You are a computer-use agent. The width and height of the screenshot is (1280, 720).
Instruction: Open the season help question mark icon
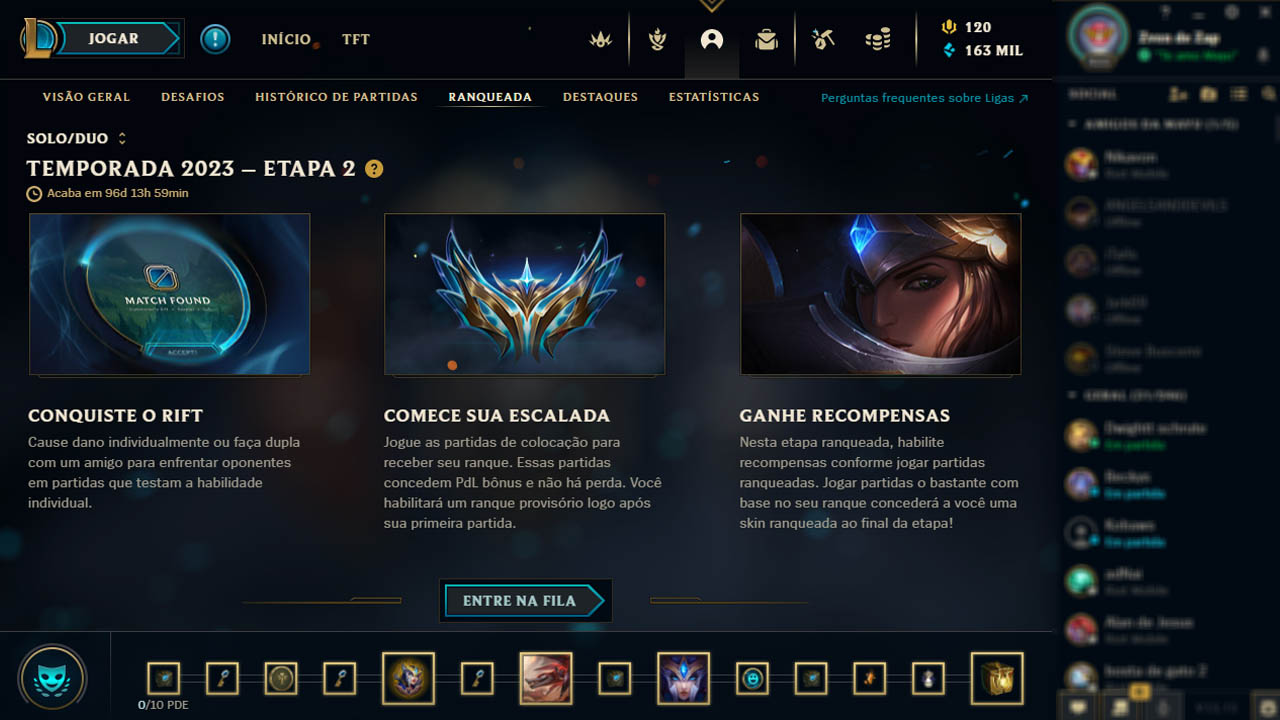click(x=374, y=170)
